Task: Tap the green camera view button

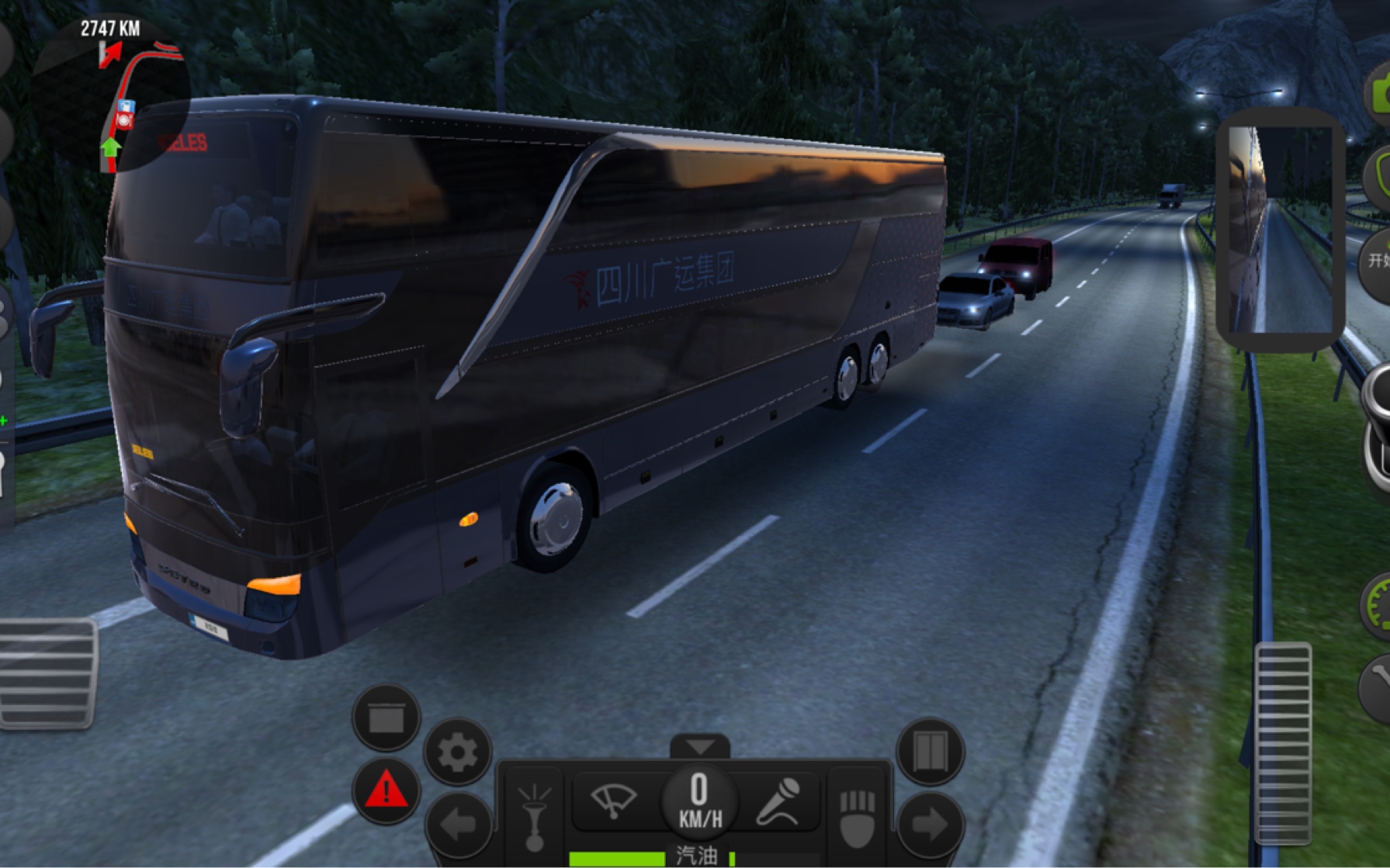Action: [1379, 93]
